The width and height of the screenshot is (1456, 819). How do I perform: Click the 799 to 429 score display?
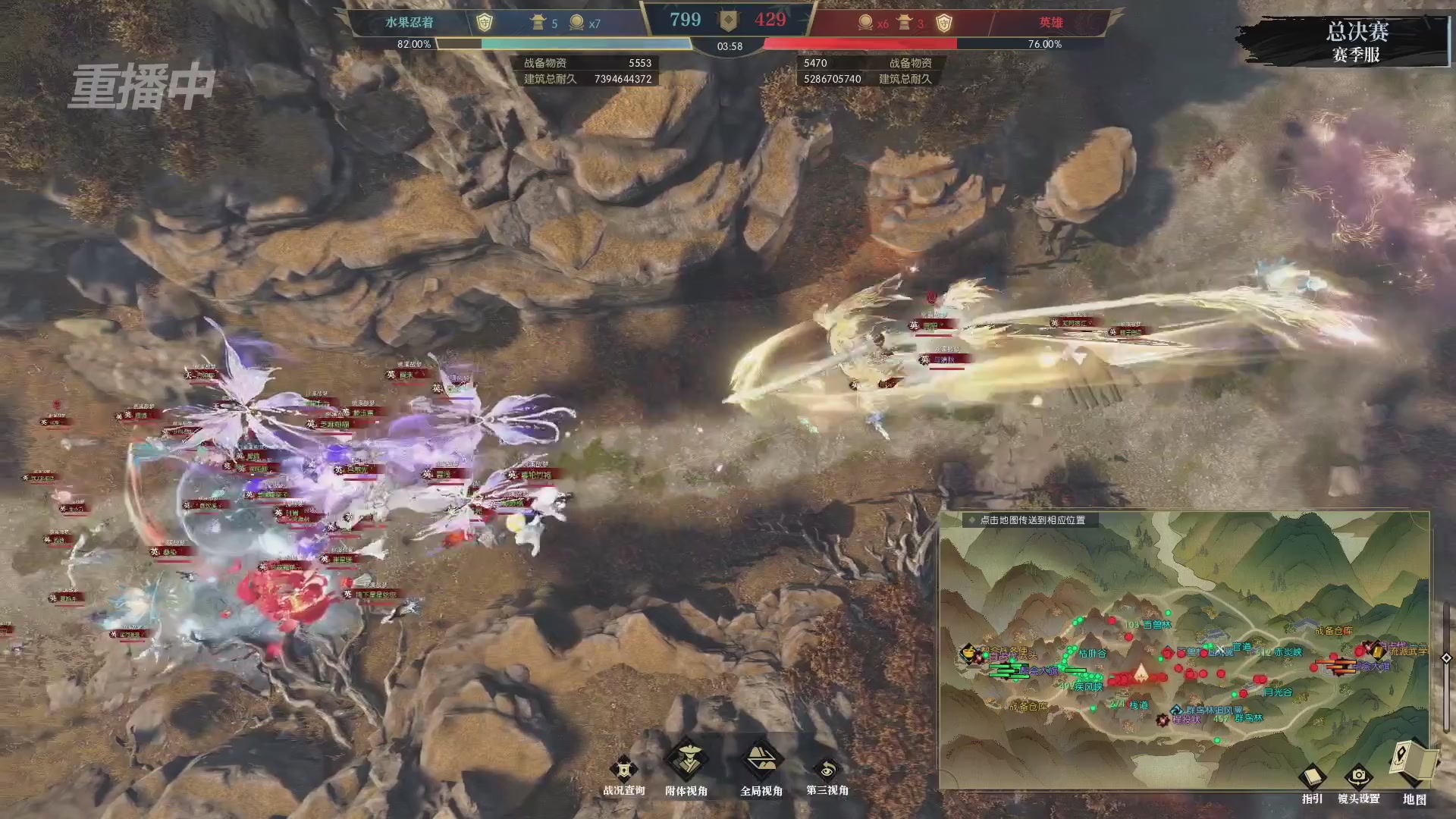(728, 20)
